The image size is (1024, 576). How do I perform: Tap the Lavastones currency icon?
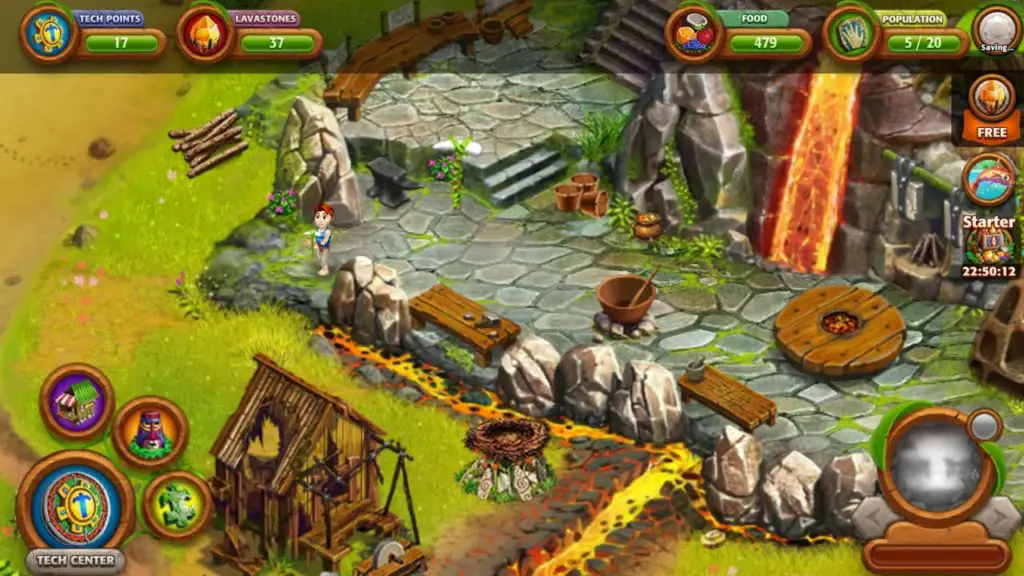[x=205, y=34]
